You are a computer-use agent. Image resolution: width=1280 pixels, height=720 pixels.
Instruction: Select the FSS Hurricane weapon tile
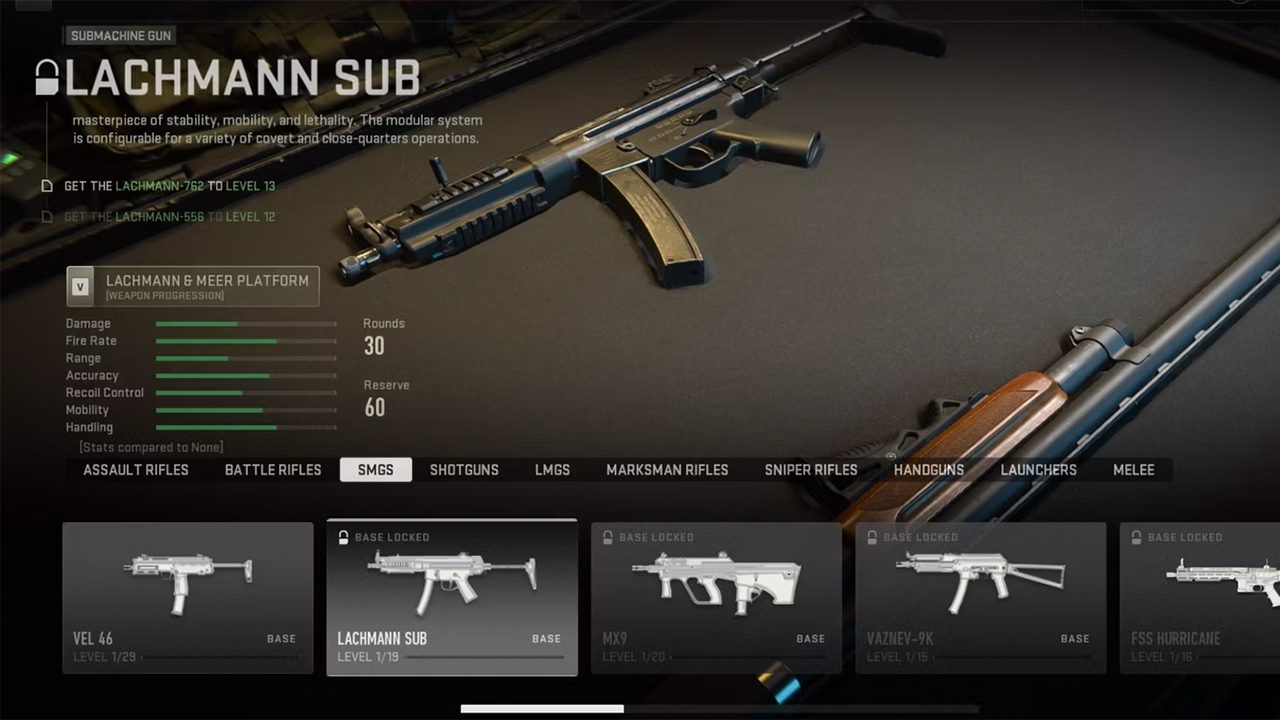1200,597
